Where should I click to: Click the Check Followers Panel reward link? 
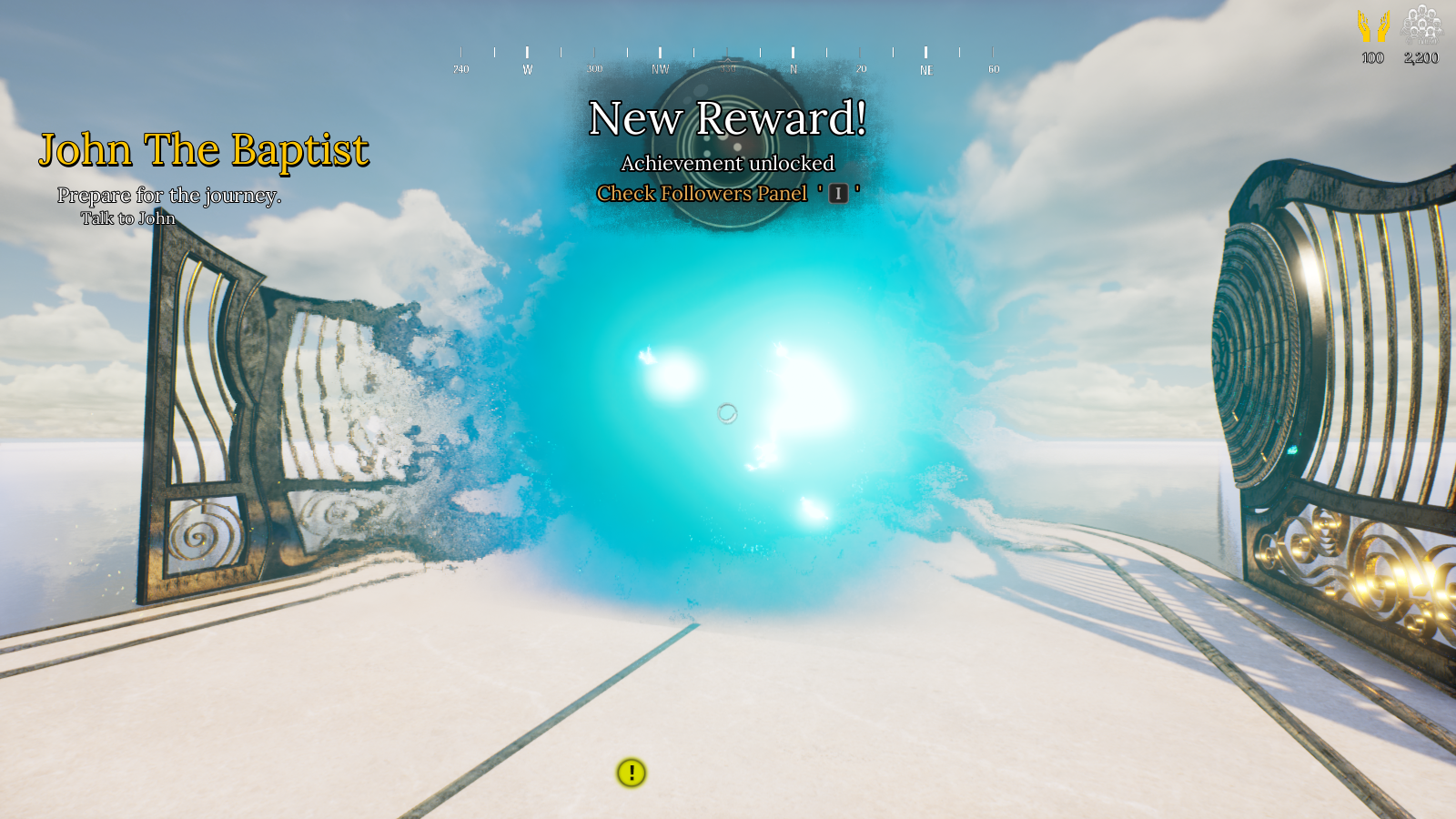point(702,193)
